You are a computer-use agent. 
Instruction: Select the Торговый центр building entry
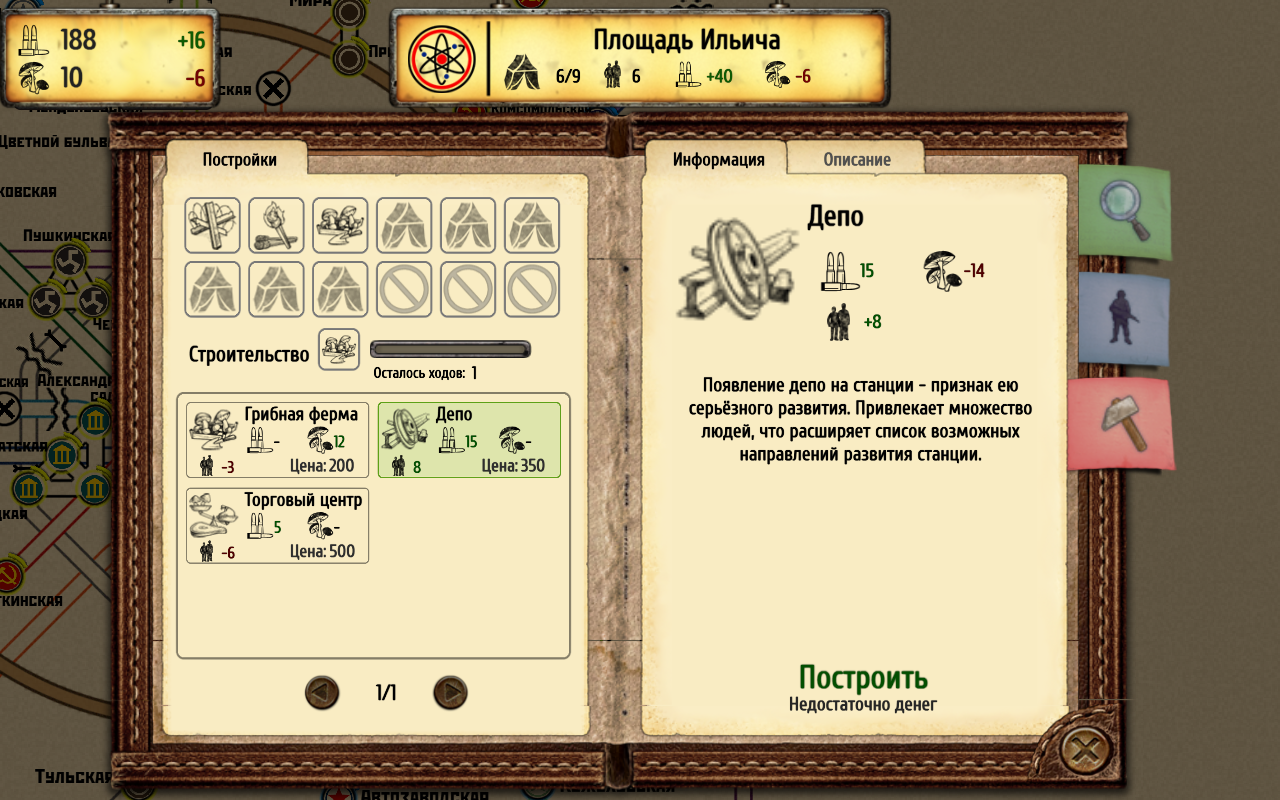pyautogui.click(x=276, y=525)
